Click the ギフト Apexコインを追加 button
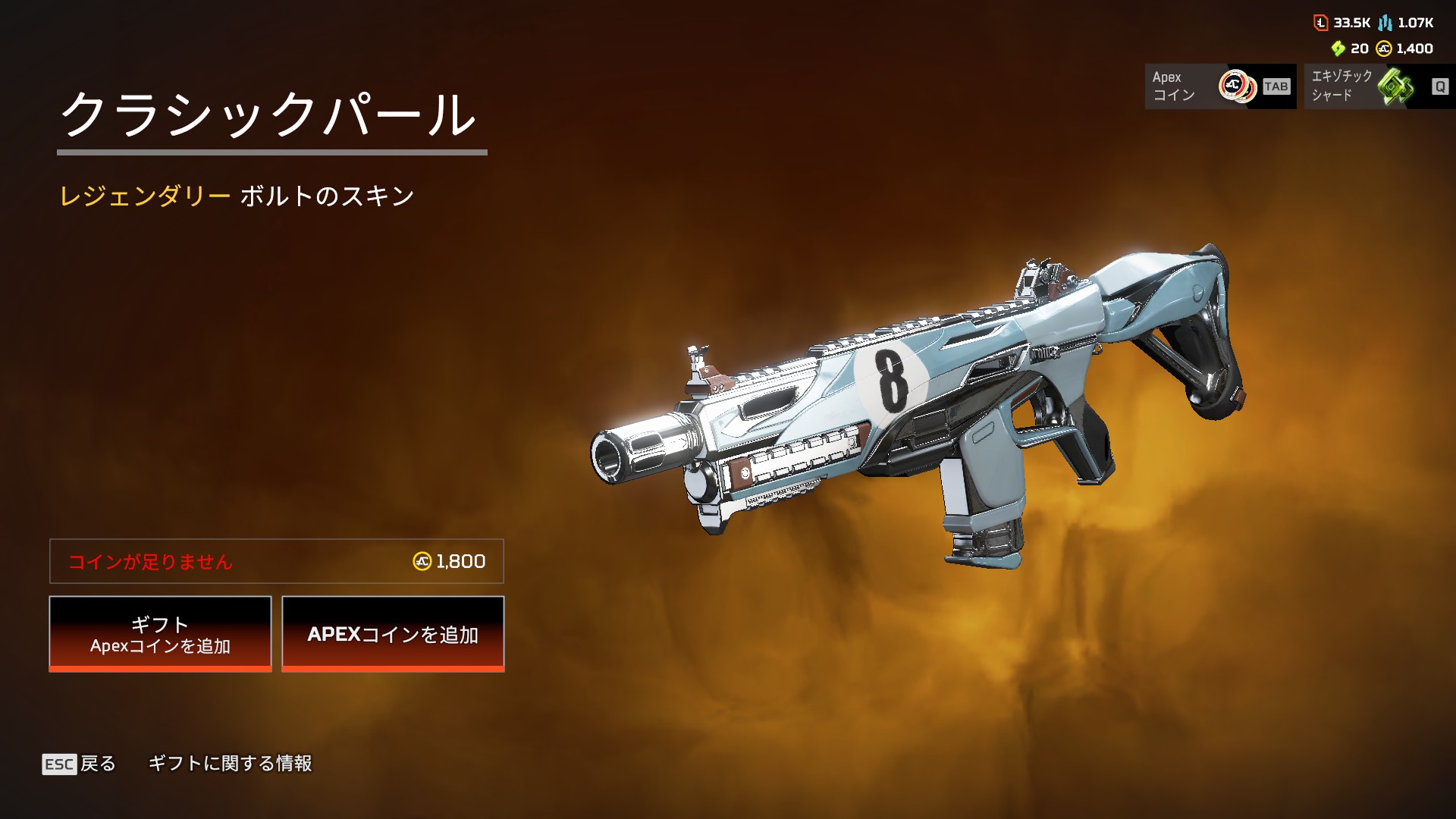Screen dimensions: 1456x819 [160, 634]
